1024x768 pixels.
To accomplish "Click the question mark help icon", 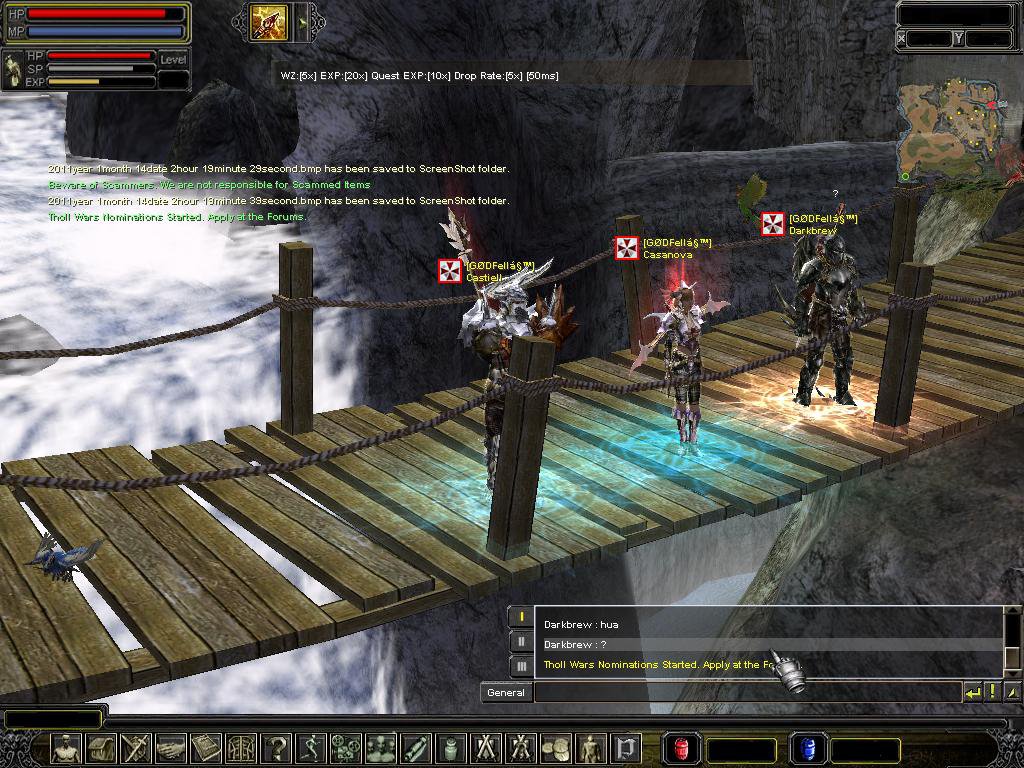I will [x=276, y=748].
